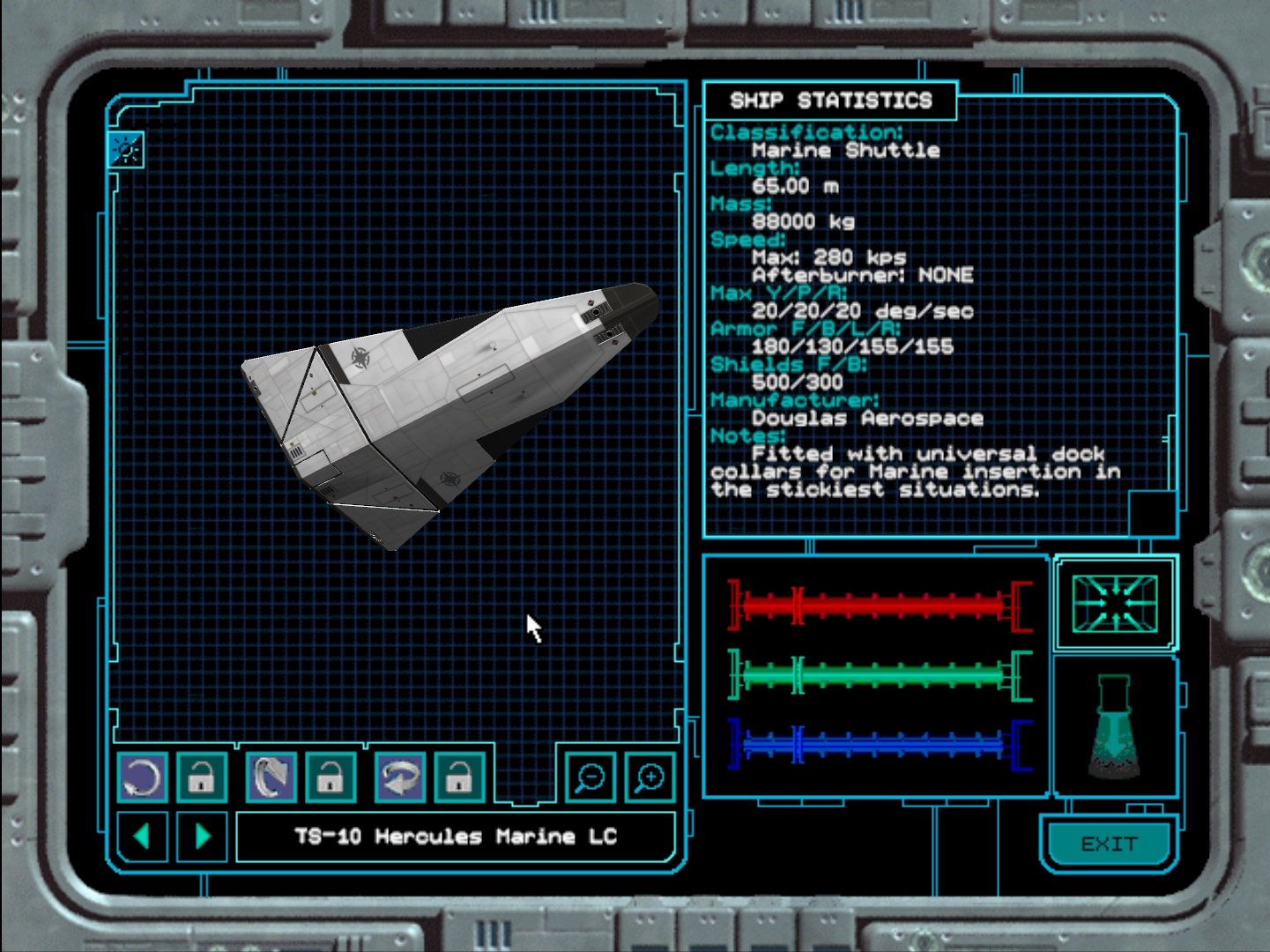Zoom out with the minus magnifier

coord(590,777)
